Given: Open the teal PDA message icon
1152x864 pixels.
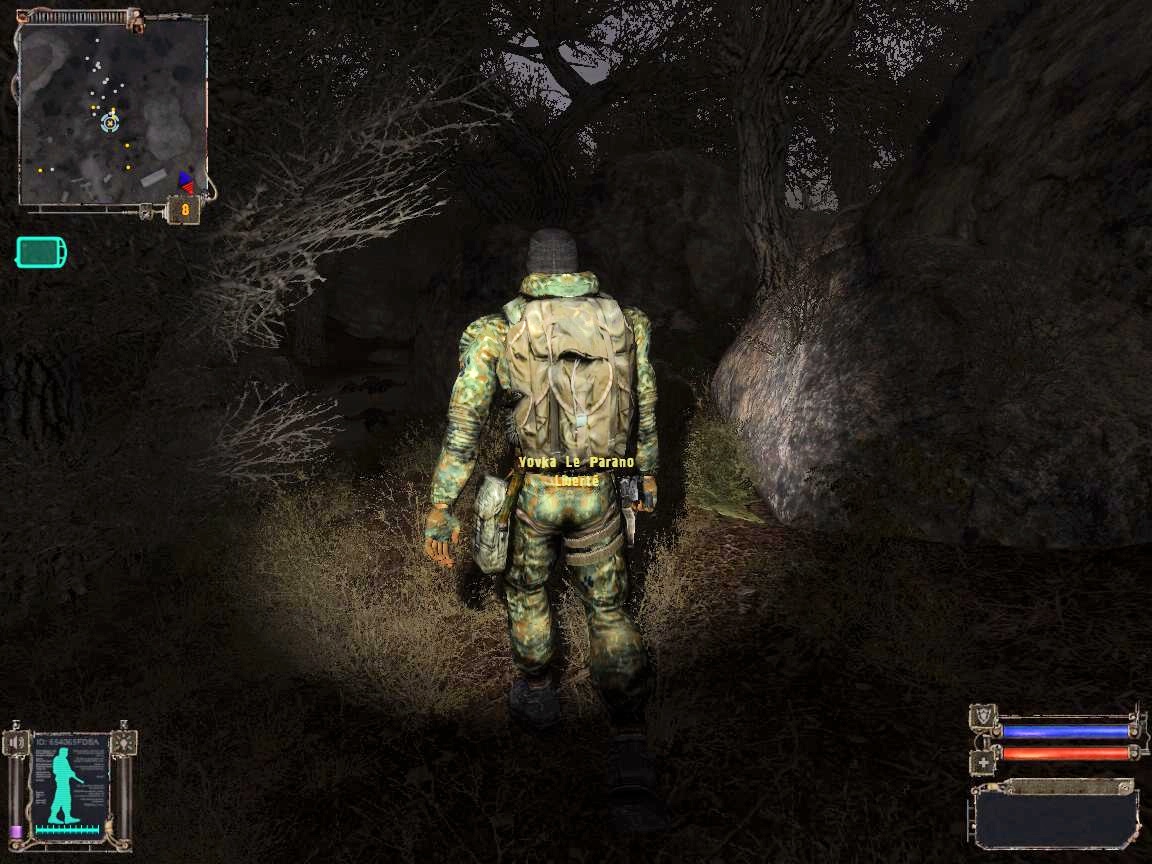Looking at the screenshot, I should pyautogui.click(x=41, y=252).
